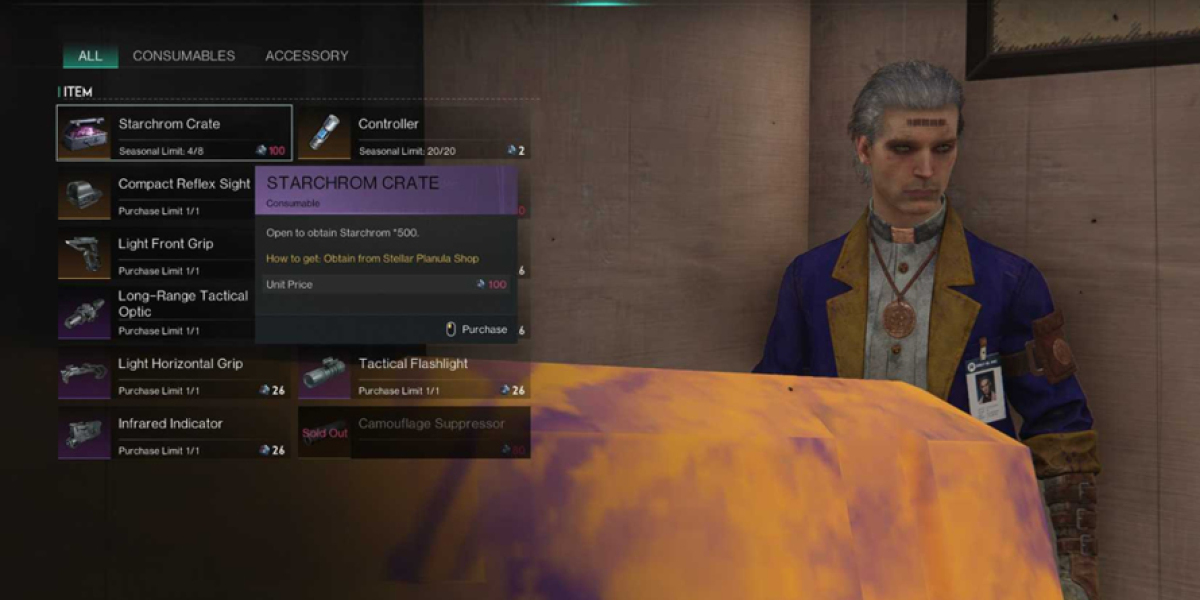Select the Tactical Flashlight item
Screen dimensions: 1200x600
point(414,373)
